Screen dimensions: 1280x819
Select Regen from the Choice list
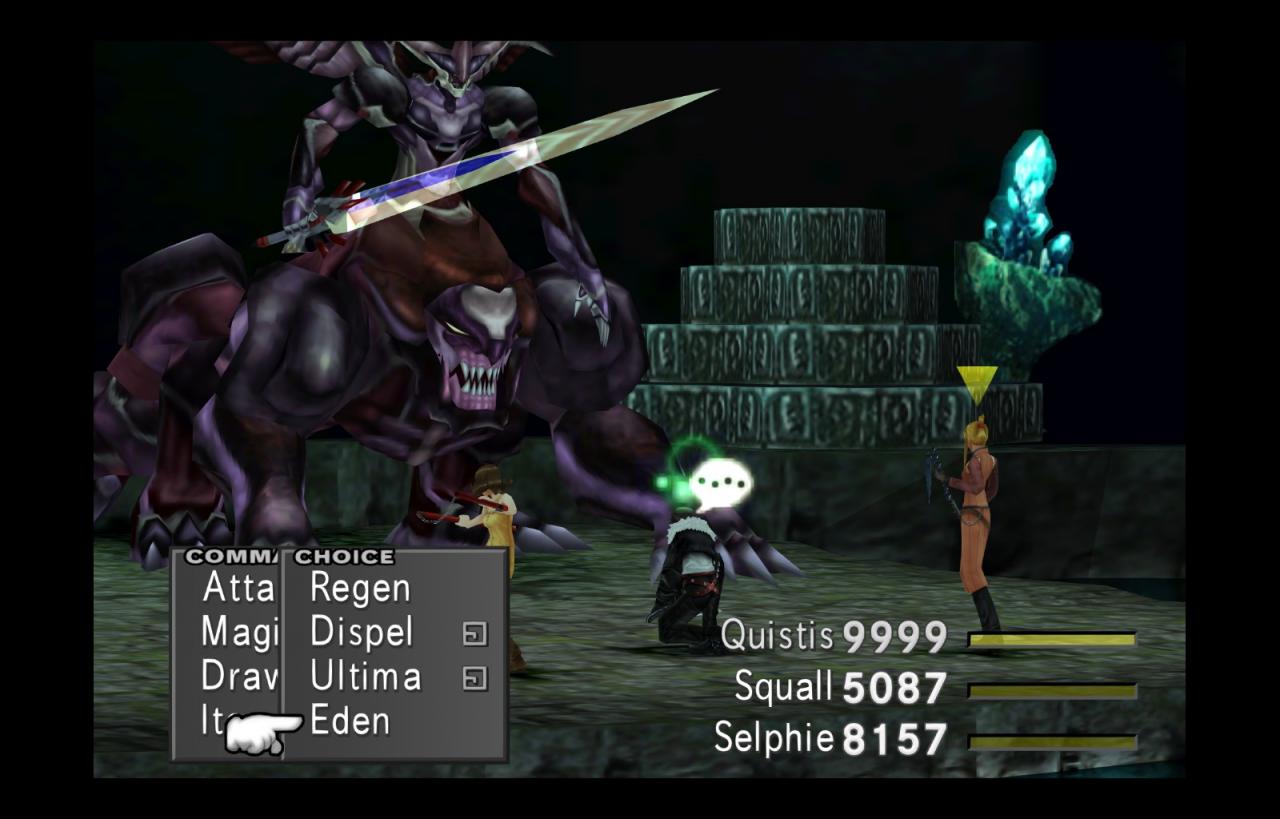click(x=359, y=588)
